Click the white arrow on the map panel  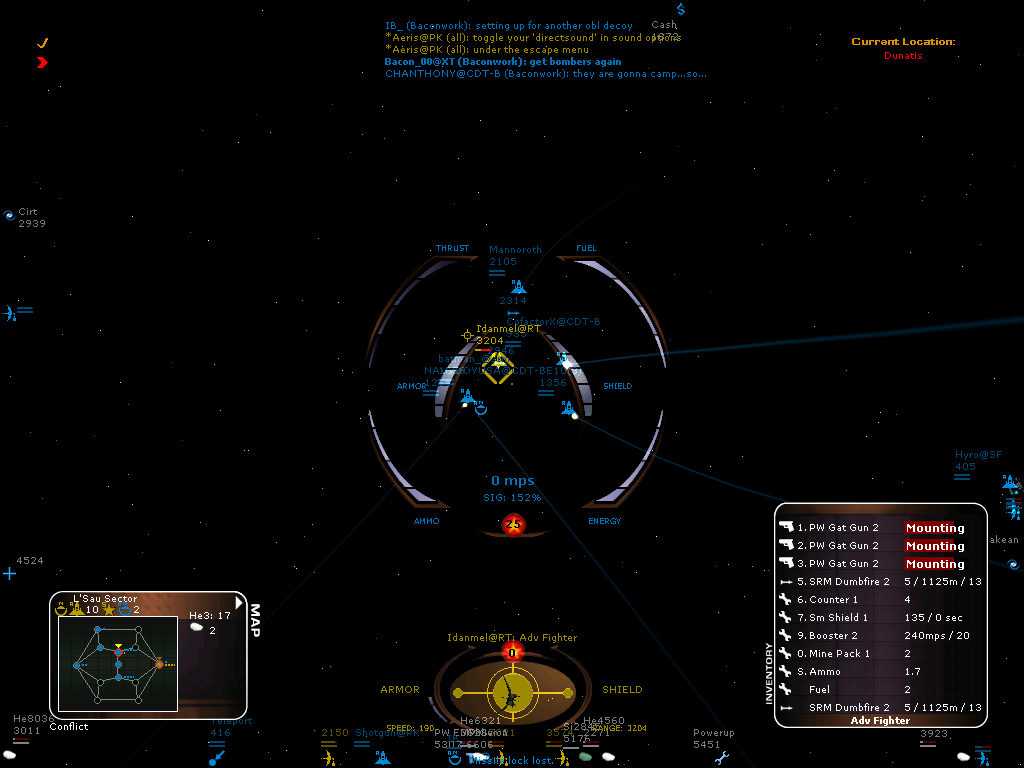pyautogui.click(x=238, y=602)
